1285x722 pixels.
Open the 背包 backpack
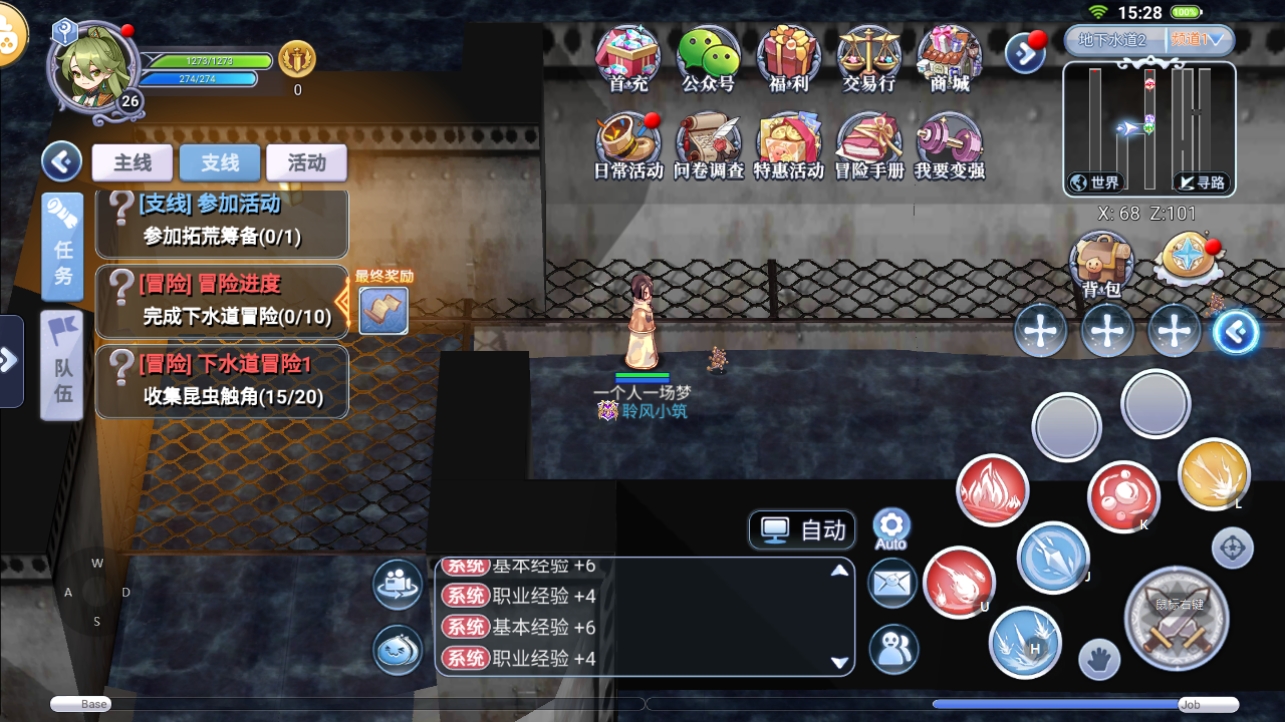tap(1102, 264)
